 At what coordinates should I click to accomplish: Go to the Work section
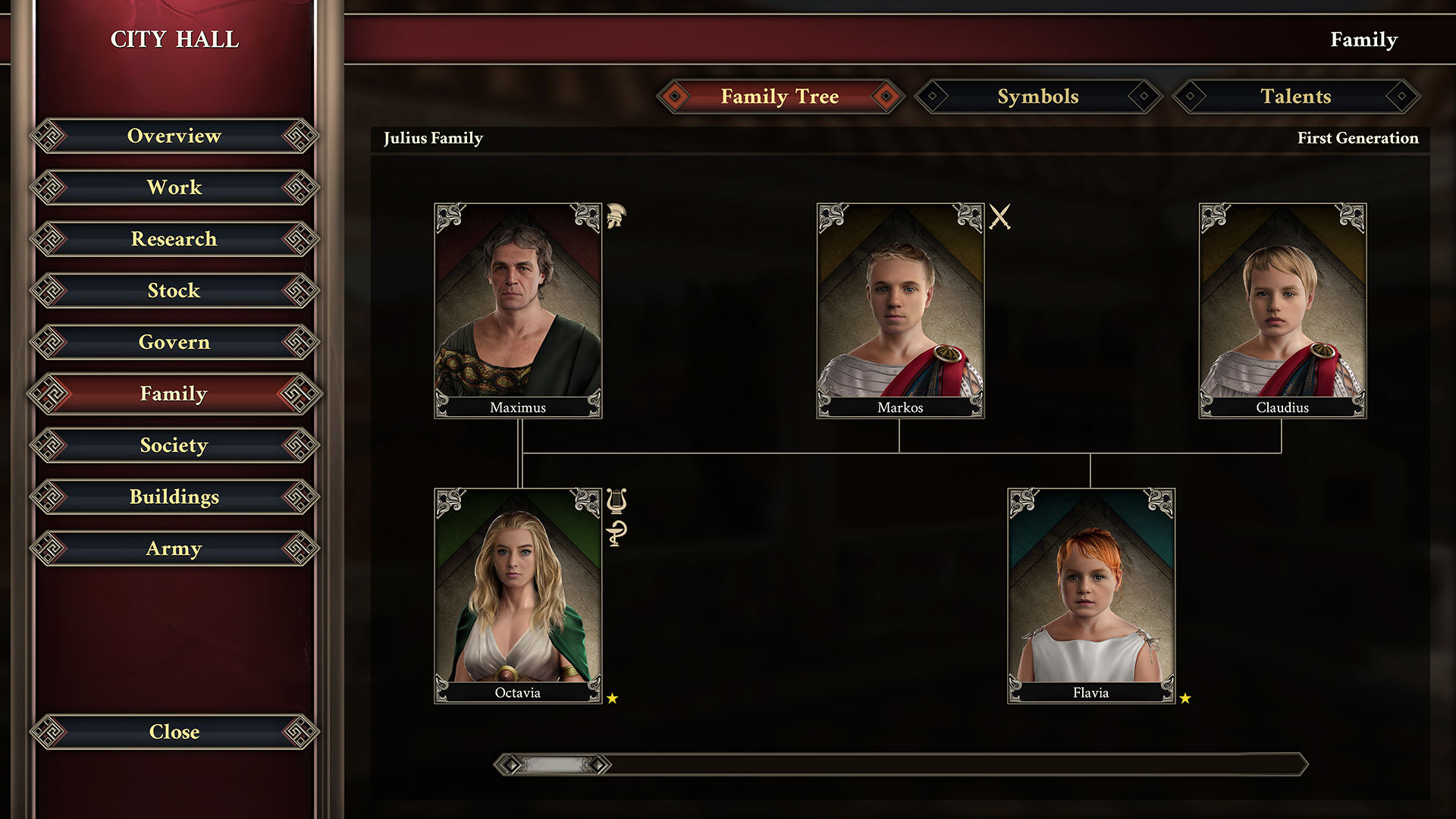click(x=174, y=188)
